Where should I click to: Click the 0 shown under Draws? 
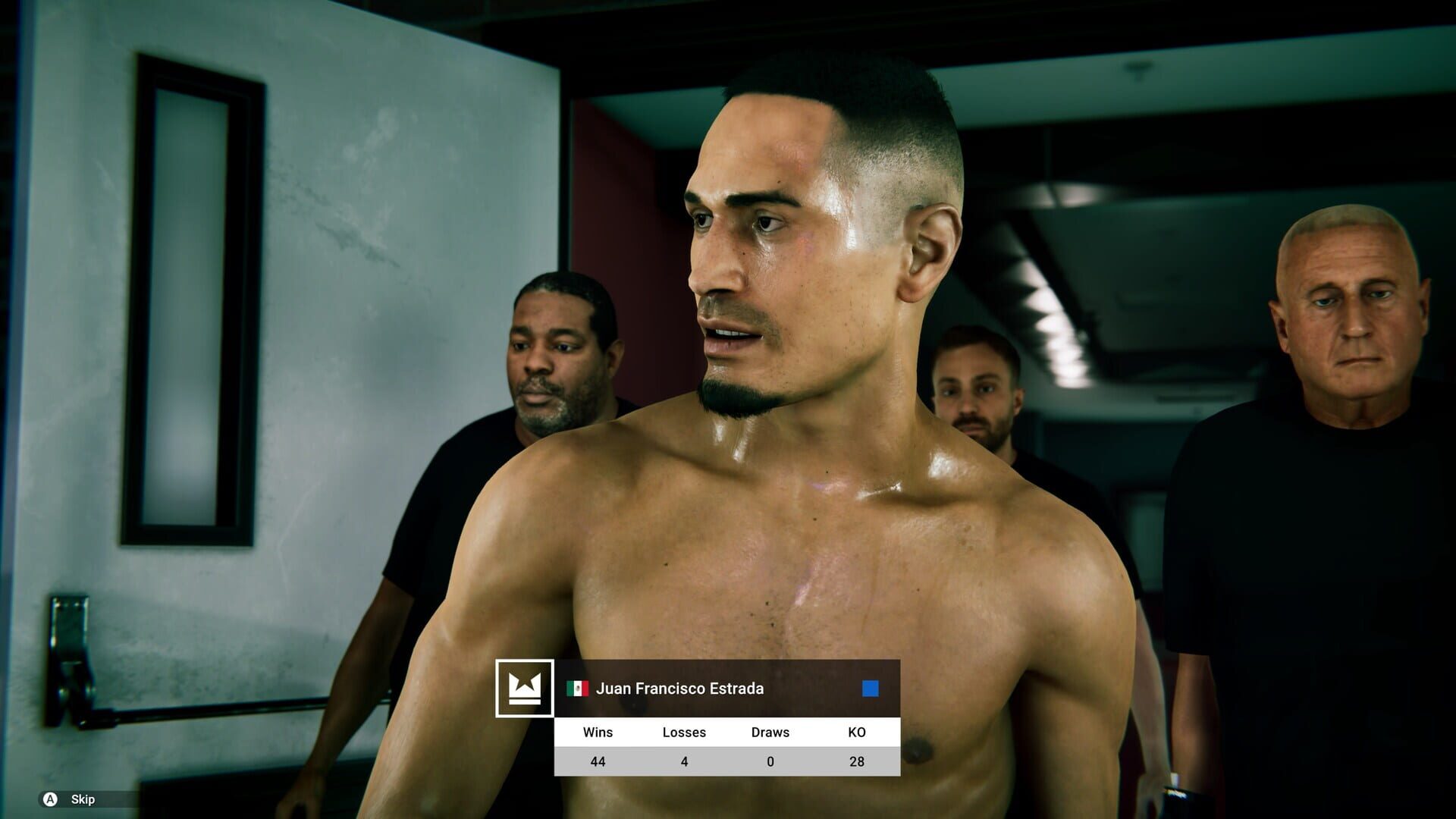pos(769,761)
